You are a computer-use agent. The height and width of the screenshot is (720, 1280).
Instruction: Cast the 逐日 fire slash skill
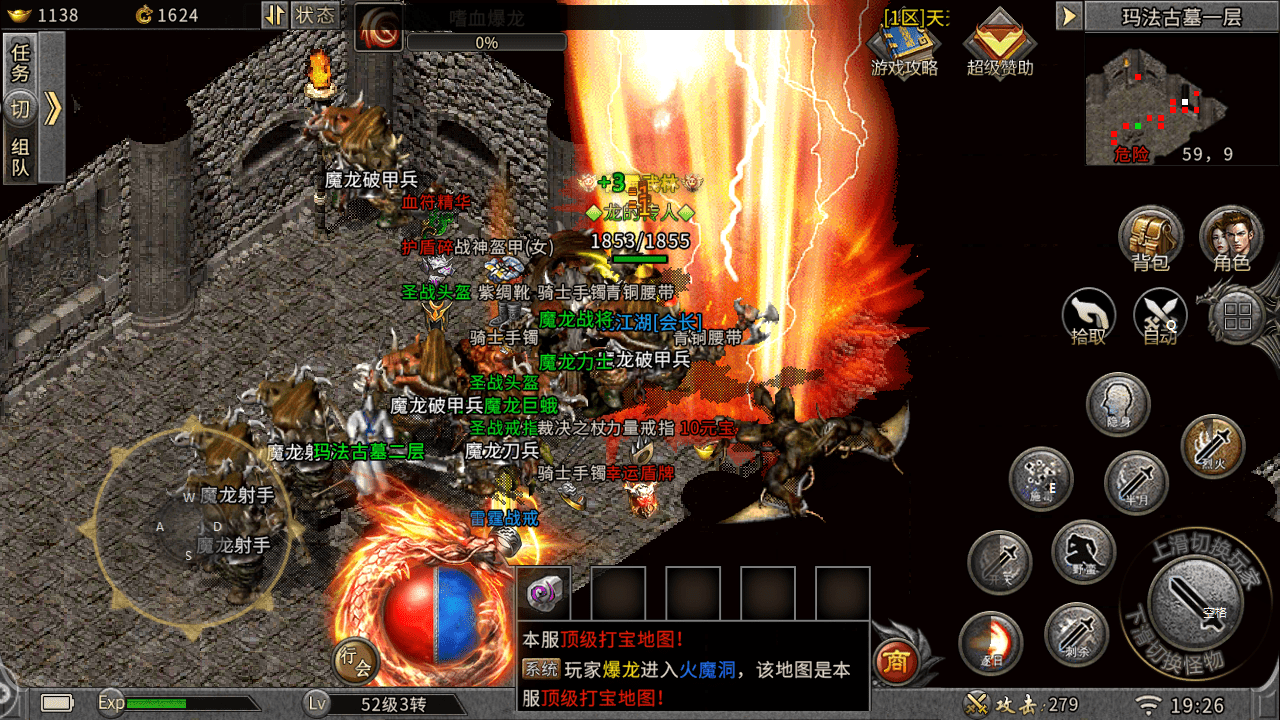click(990, 642)
